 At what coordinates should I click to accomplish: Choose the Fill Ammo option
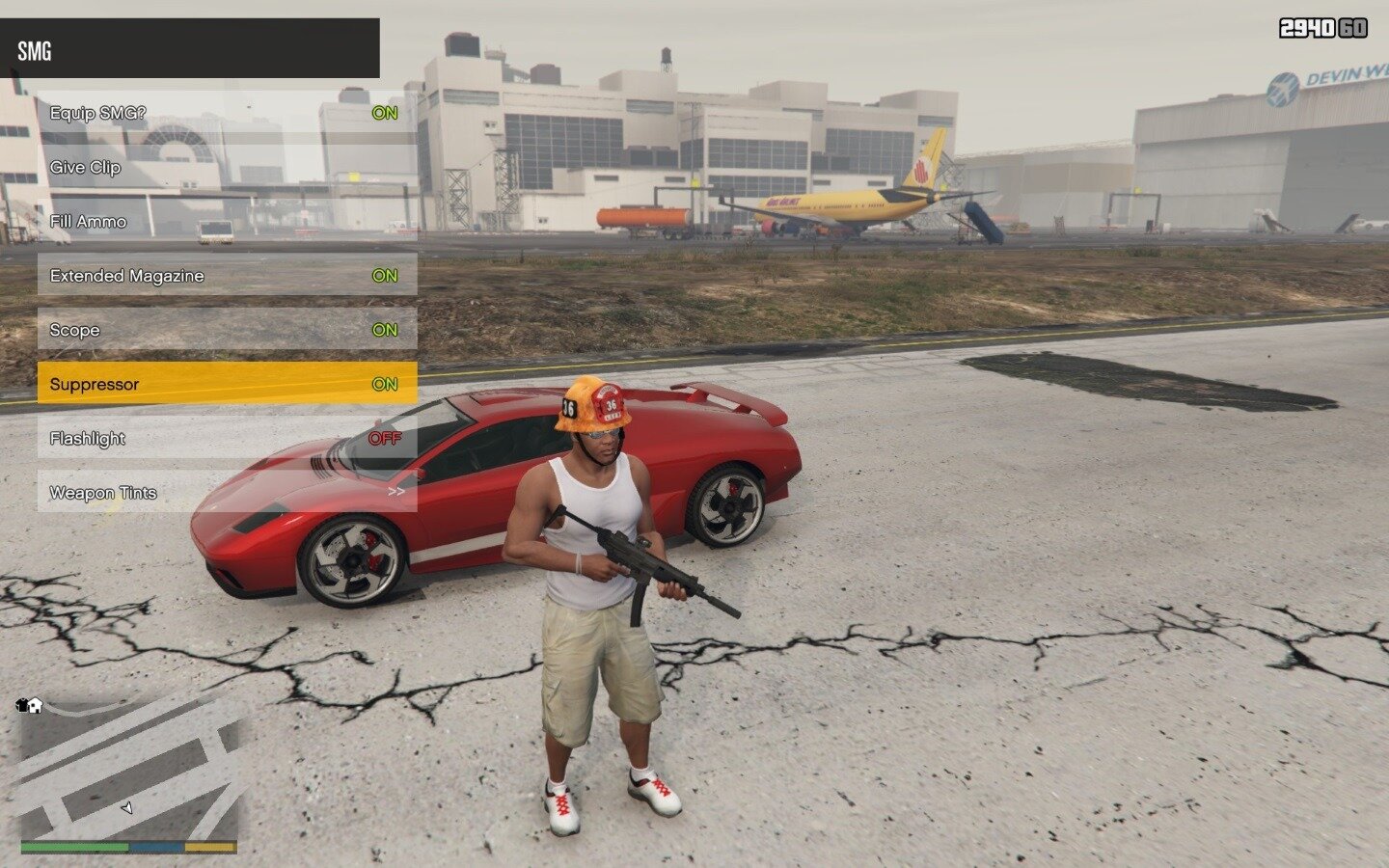coord(227,222)
